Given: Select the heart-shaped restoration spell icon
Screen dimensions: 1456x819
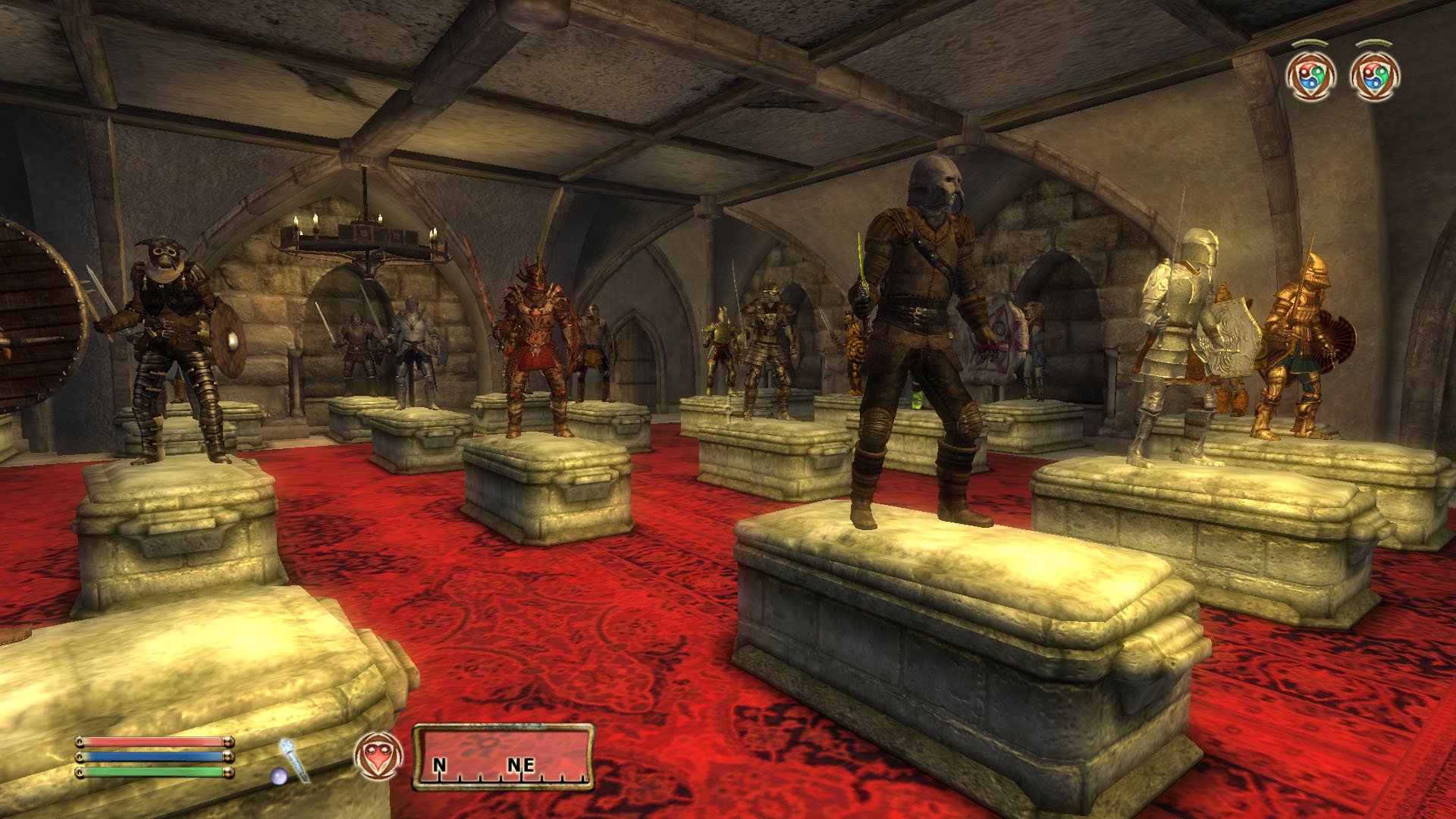Looking at the screenshot, I should 378,756.
